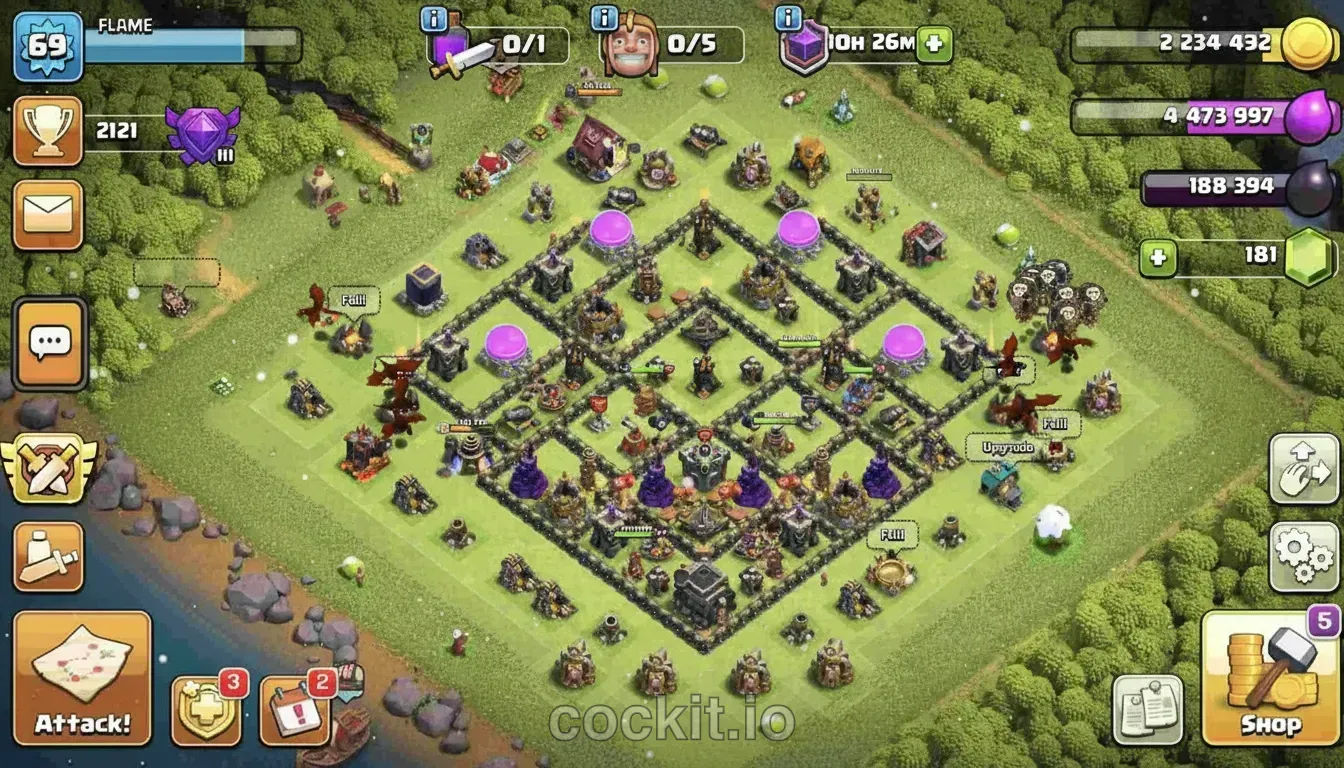View the trophy league badge showing 2121
This screenshot has width=1344, height=768.
[47, 127]
